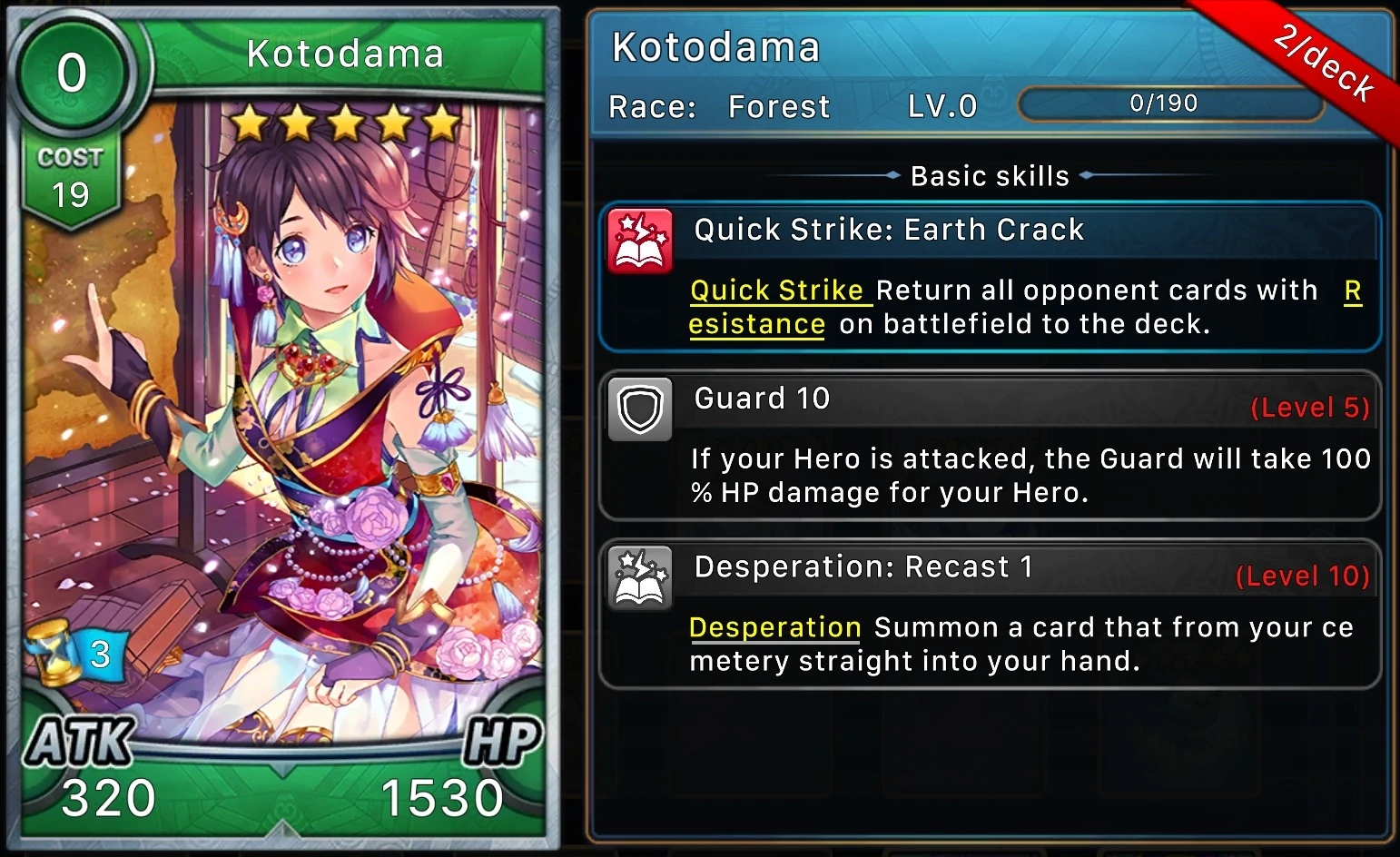Select the ATK stat icon area
Screen dimensions: 1400x857
(80, 743)
